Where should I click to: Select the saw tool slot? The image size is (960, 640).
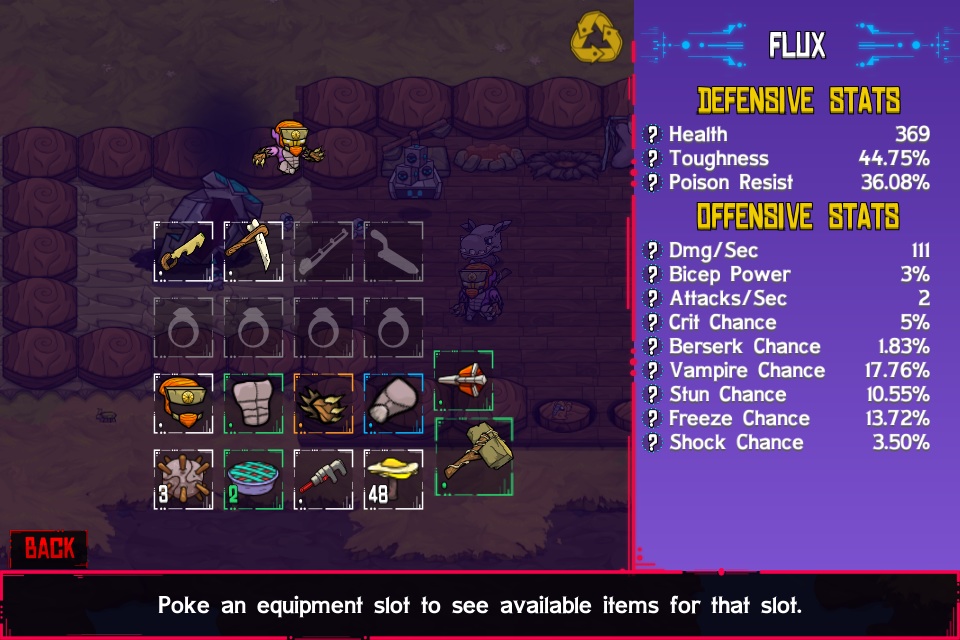point(183,252)
